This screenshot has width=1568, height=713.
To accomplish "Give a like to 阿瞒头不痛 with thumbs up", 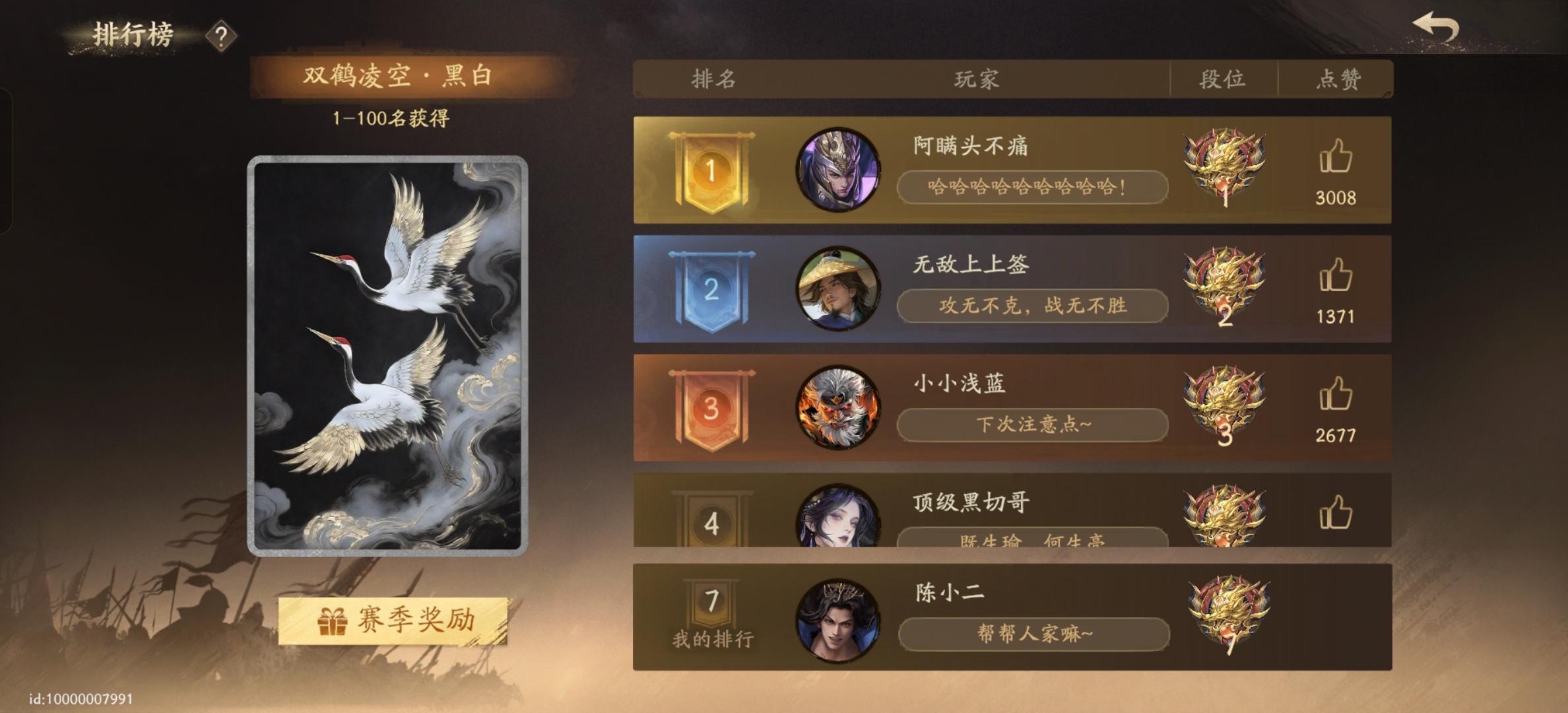I will click(1336, 157).
